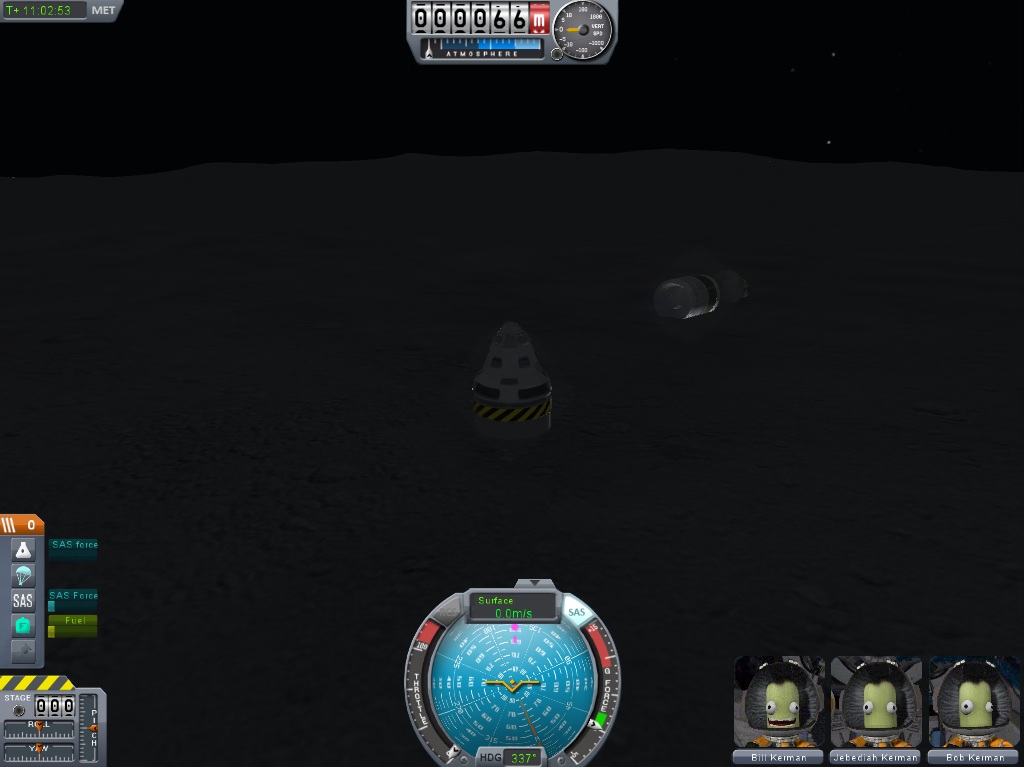Click the orange stage 0 header
Viewport: 1024px width, 767px height.
click(x=22, y=525)
